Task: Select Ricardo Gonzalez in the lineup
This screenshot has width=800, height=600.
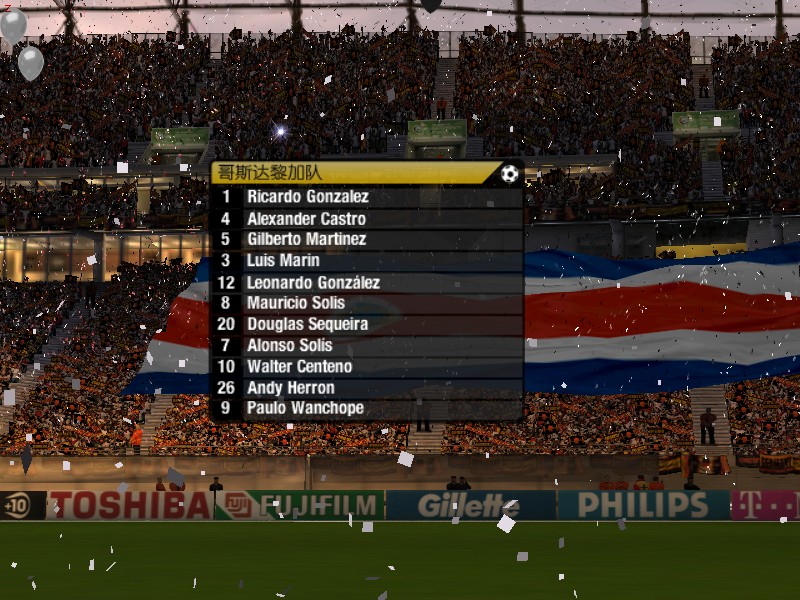Action: (308, 197)
